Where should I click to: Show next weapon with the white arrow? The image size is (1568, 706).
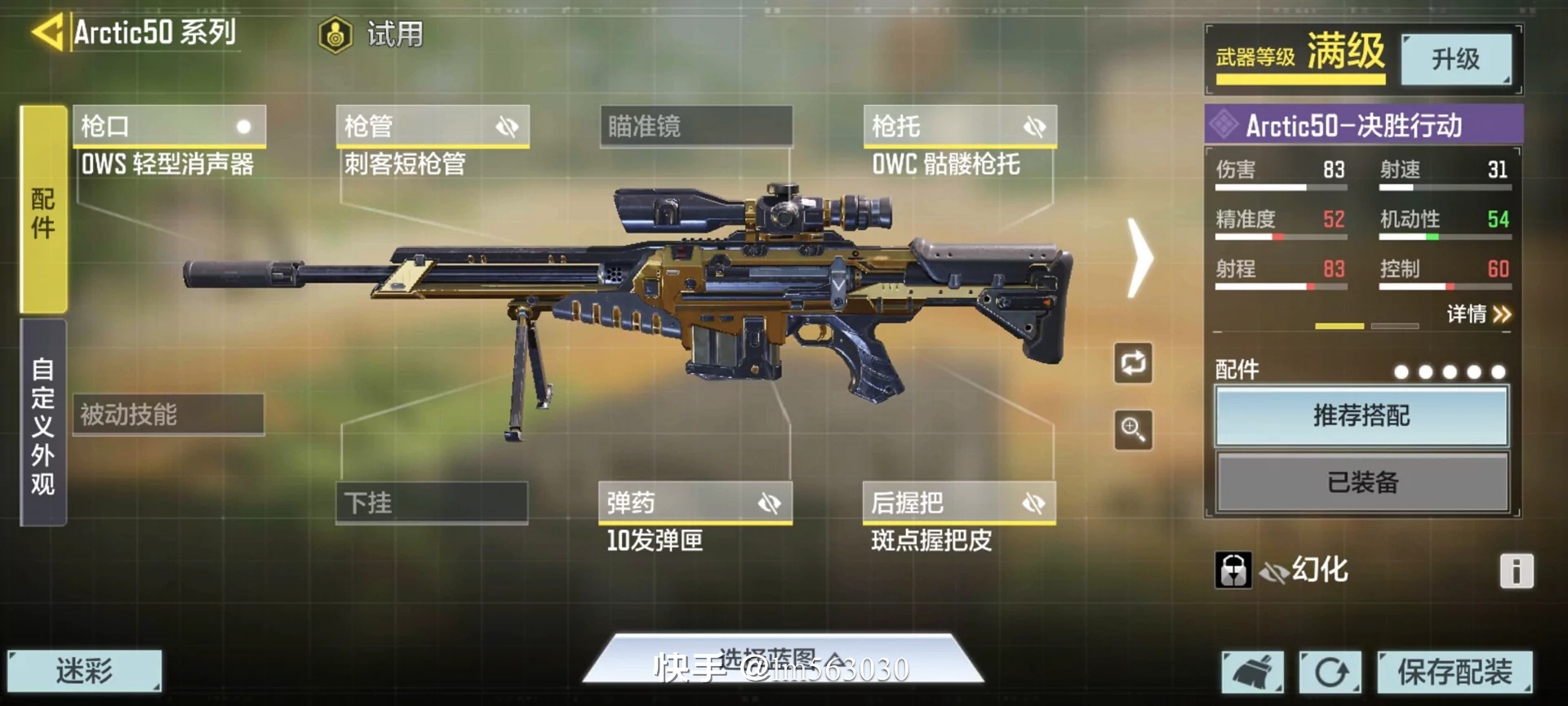click(1139, 257)
